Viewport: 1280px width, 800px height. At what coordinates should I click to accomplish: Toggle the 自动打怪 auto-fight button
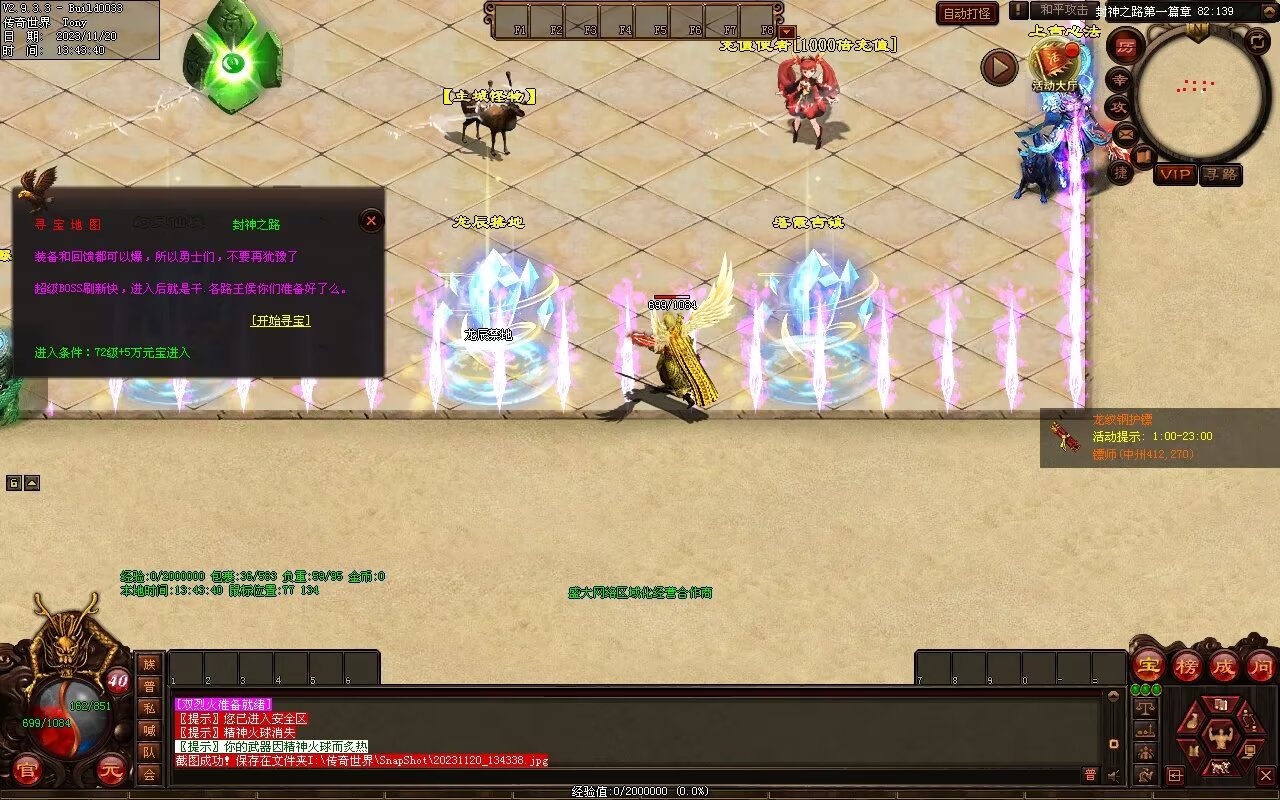(968, 14)
